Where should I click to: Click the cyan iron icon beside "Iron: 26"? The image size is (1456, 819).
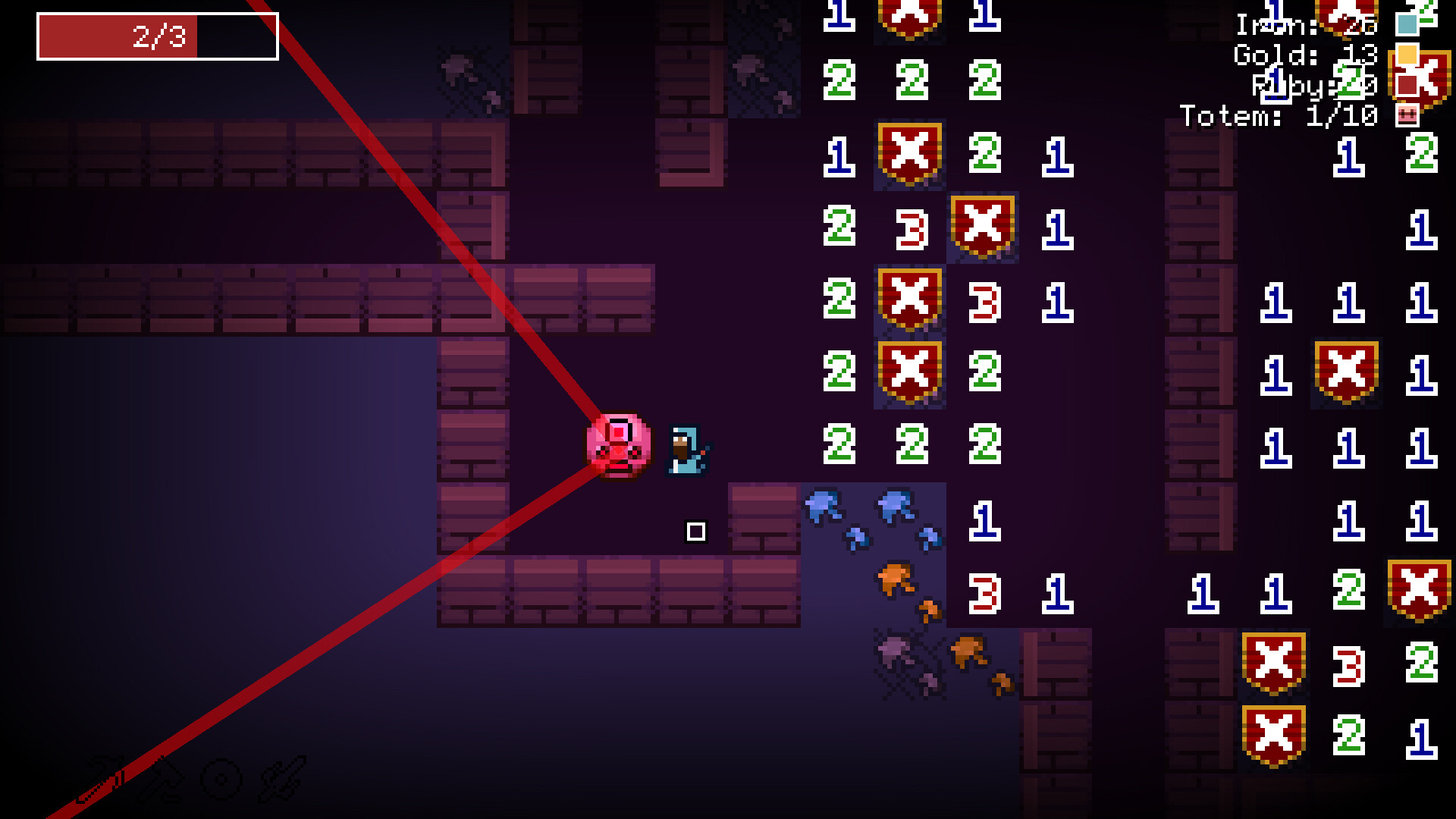(x=1407, y=25)
